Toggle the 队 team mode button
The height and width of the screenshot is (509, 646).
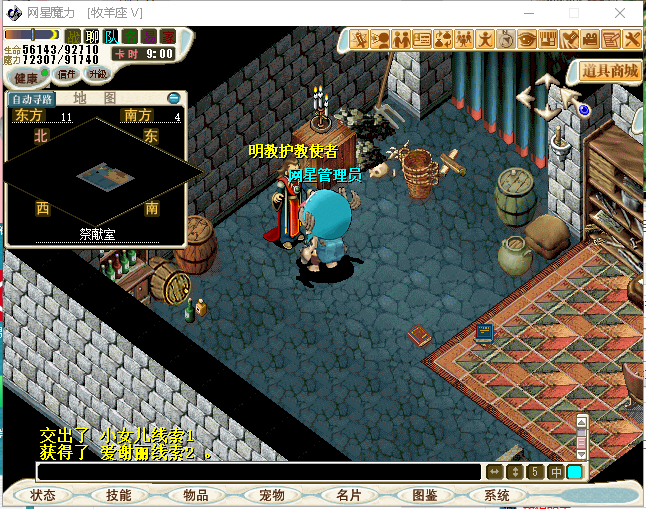tap(111, 37)
